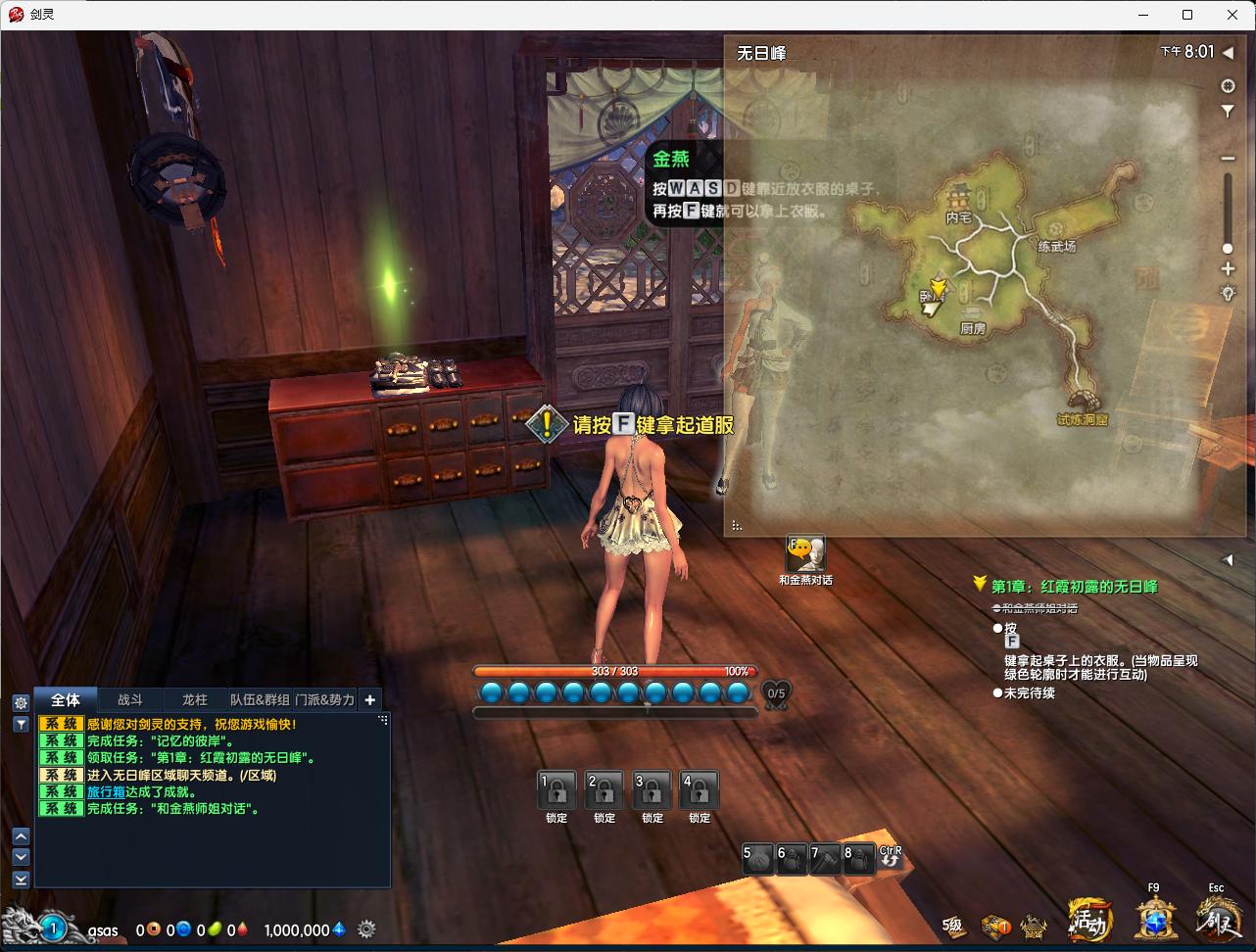Image resolution: width=1256 pixels, height=952 pixels.
Task: Center the map with the crosshair icon
Action: tap(1228, 86)
